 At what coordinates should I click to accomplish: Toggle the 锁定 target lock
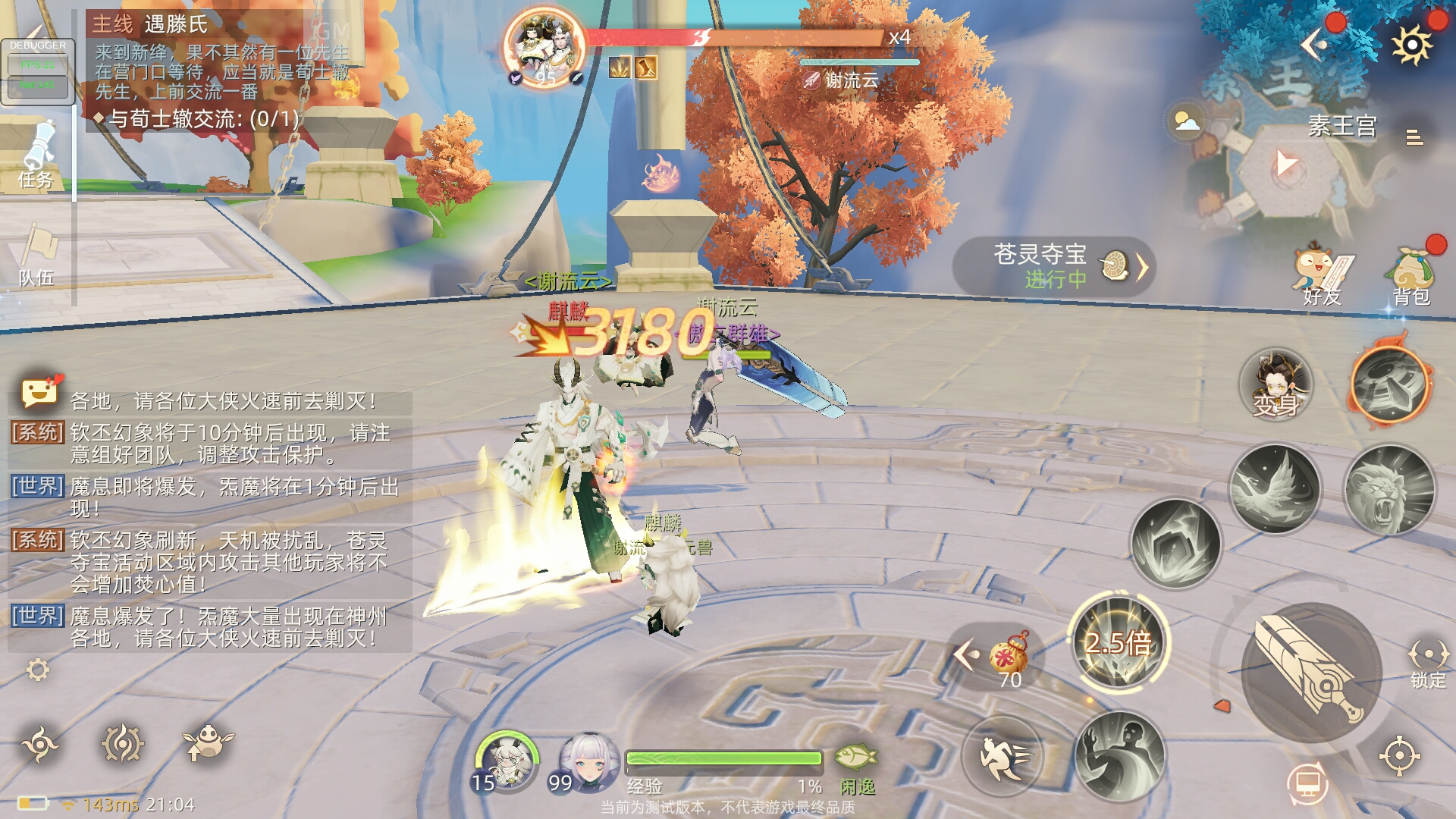pyautogui.click(x=1427, y=664)
